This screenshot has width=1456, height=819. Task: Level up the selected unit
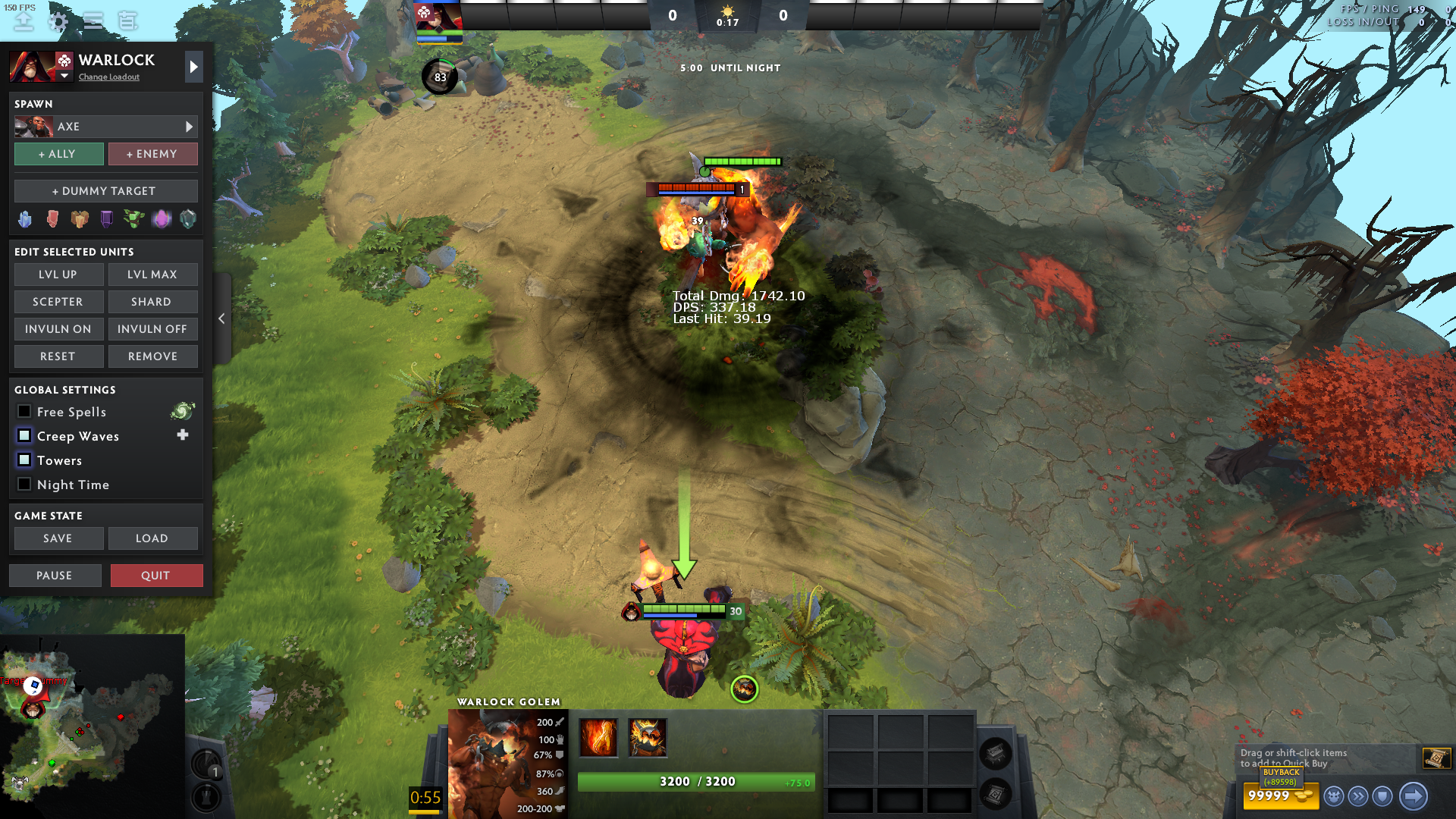point(58,275)
